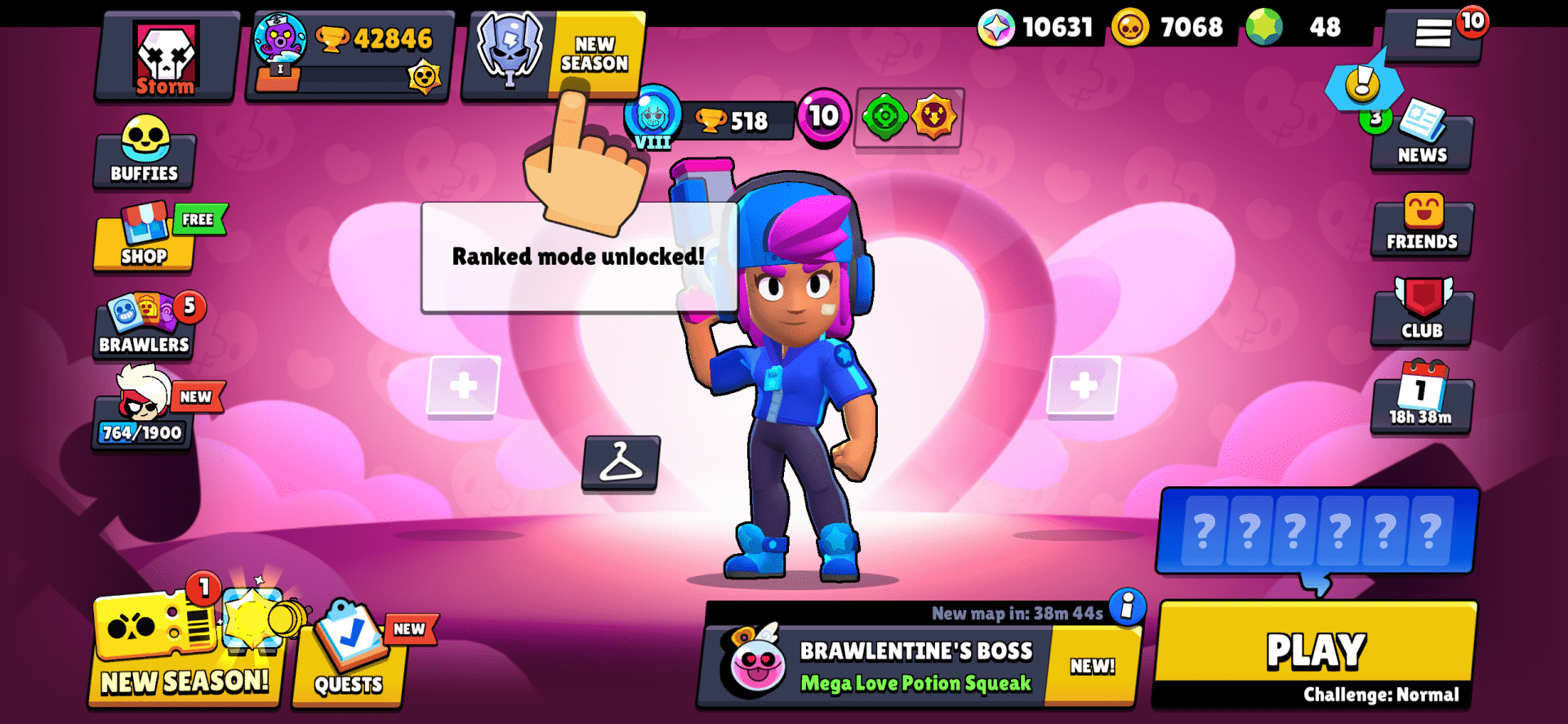Open the Friends list
Image resolution: width=1568 pixels, height=724 pixels.
pyautogui.click(x=1422, y=226)
